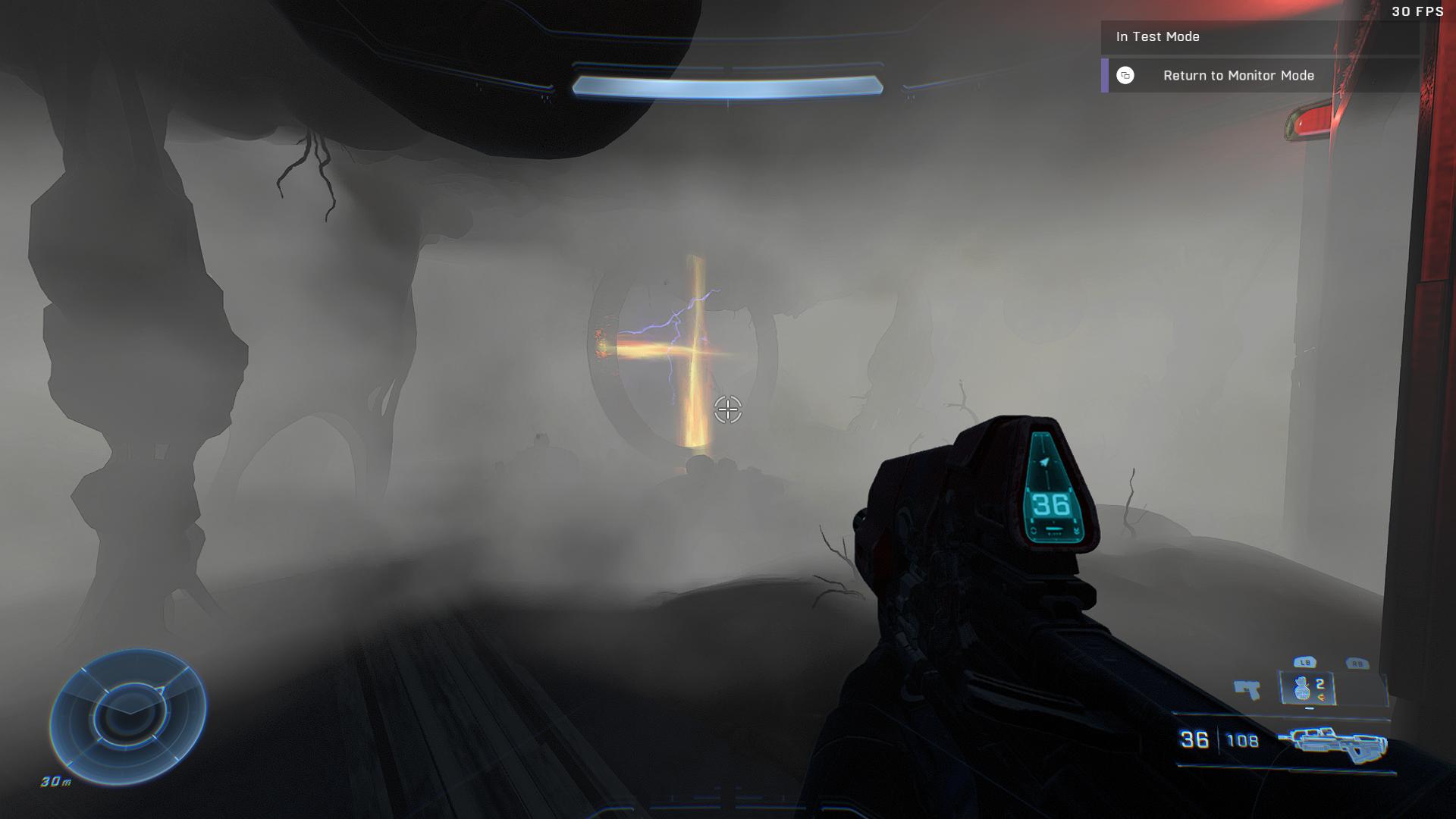Click the motion tracker radar
The width and height of the screenshot is (1456, 819).
(x=128, y=716)
